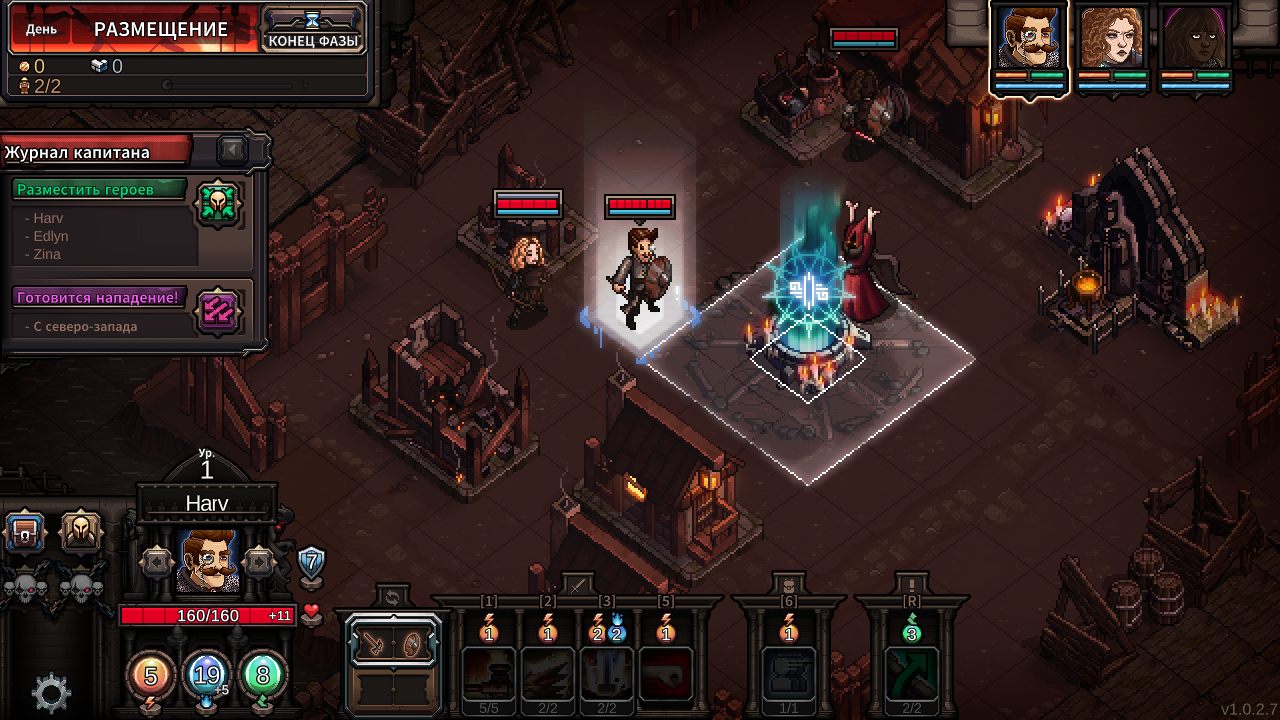
Task: Collapse the Журнал капитана panel arrow
Action: (233, 150)
